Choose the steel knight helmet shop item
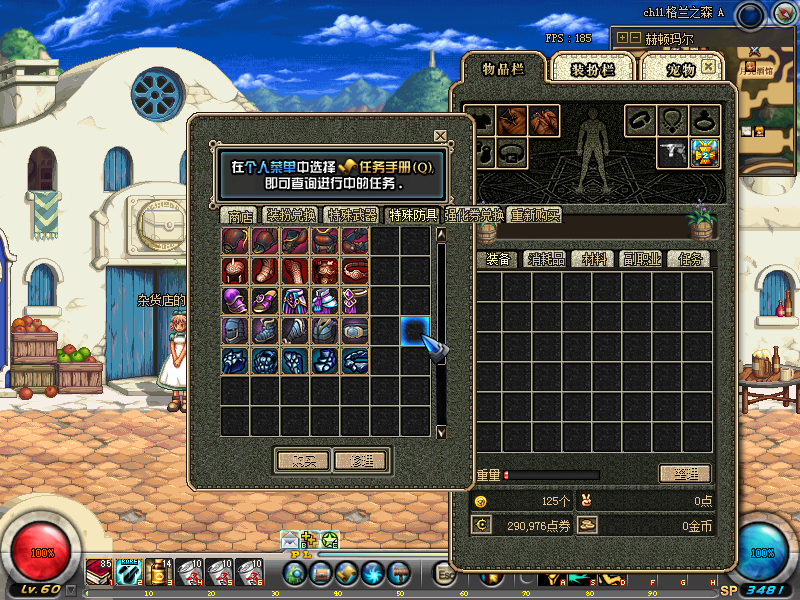 236,330
